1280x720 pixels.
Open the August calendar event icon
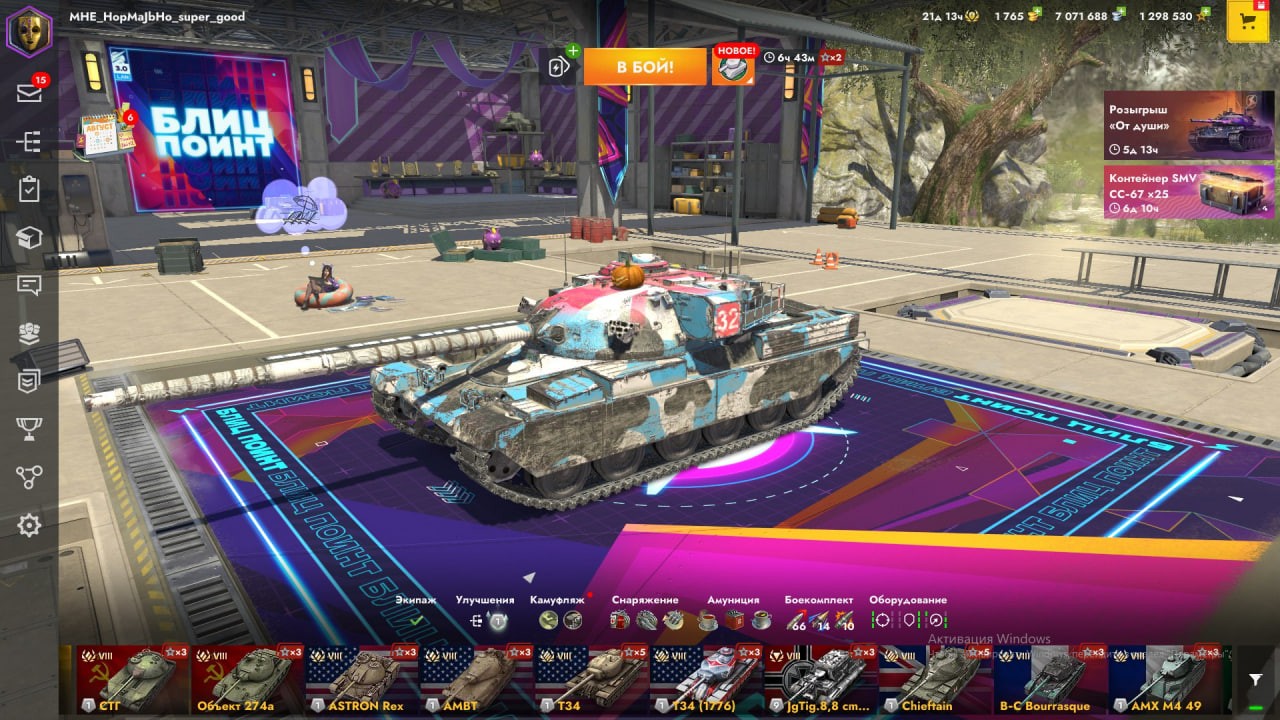tap(104, 135)
